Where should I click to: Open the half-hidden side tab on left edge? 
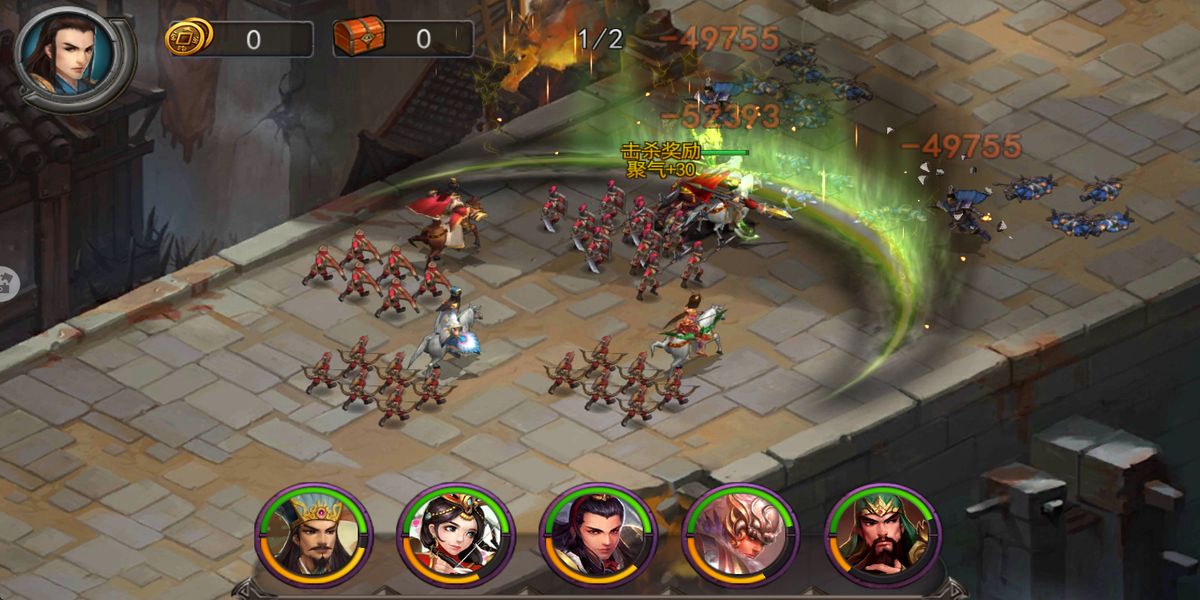click(8, 282)
